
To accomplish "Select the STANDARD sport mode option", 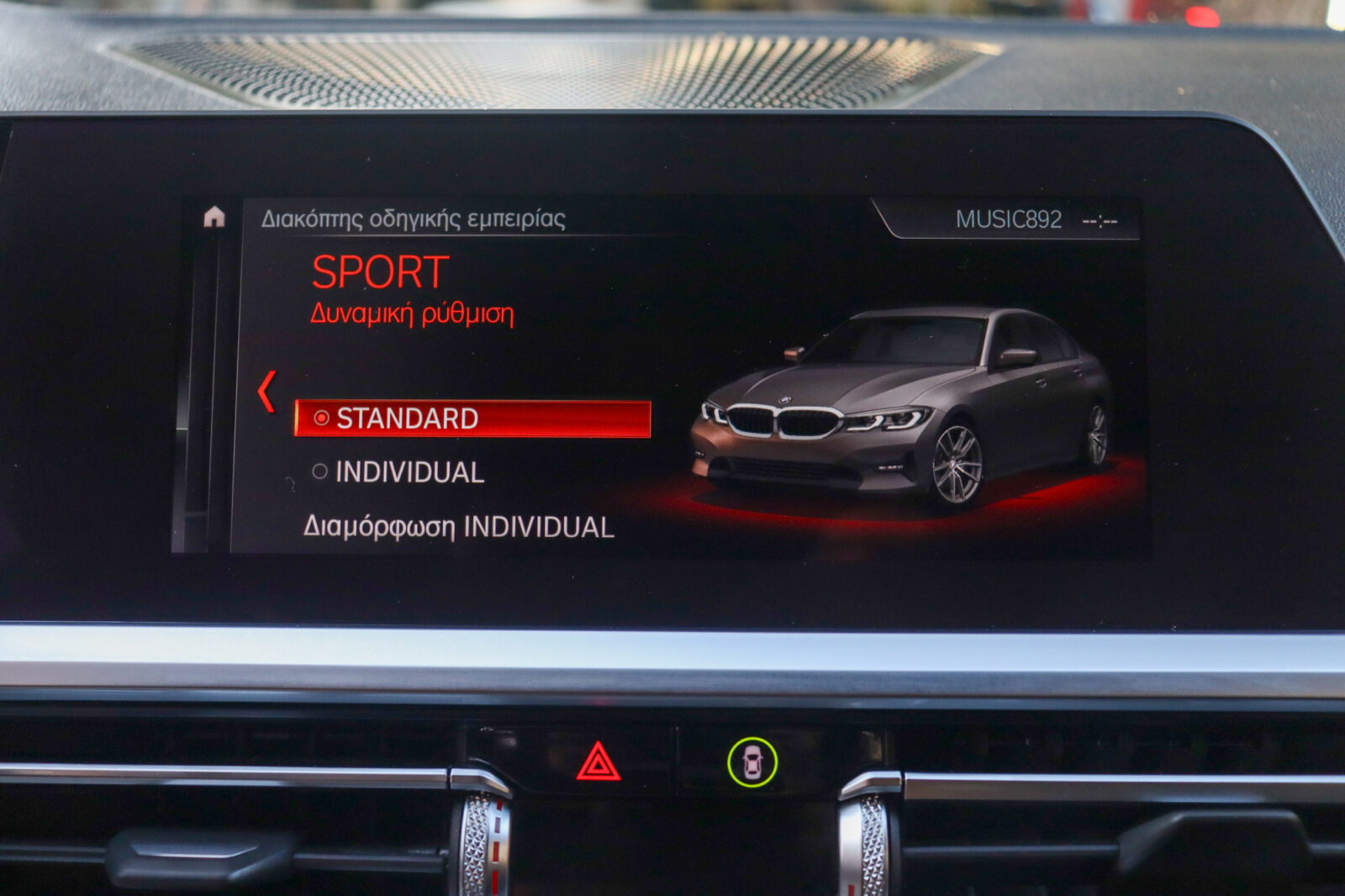I will (472, 419).
